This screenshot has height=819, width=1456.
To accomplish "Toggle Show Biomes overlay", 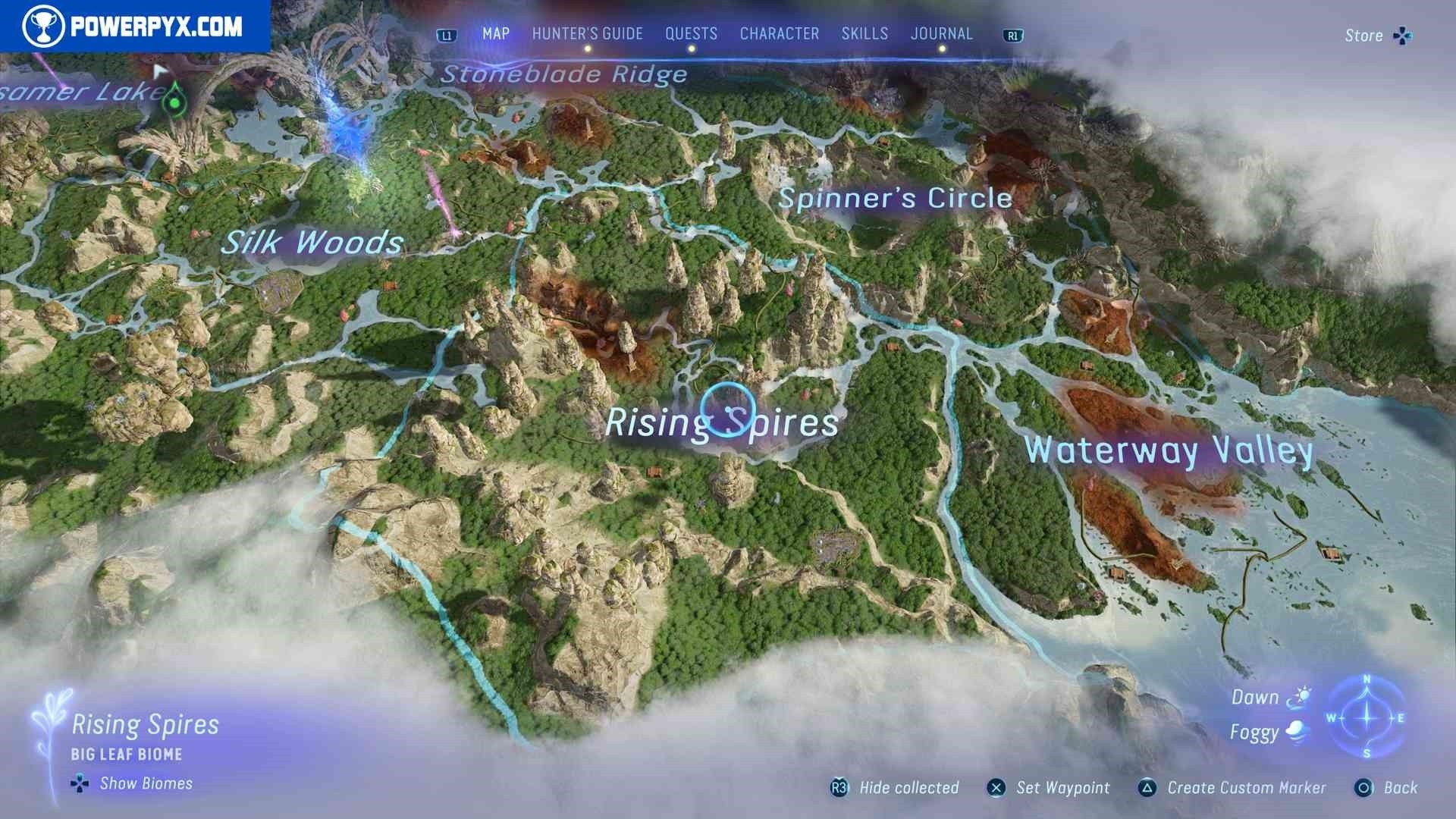I will 146,783.
